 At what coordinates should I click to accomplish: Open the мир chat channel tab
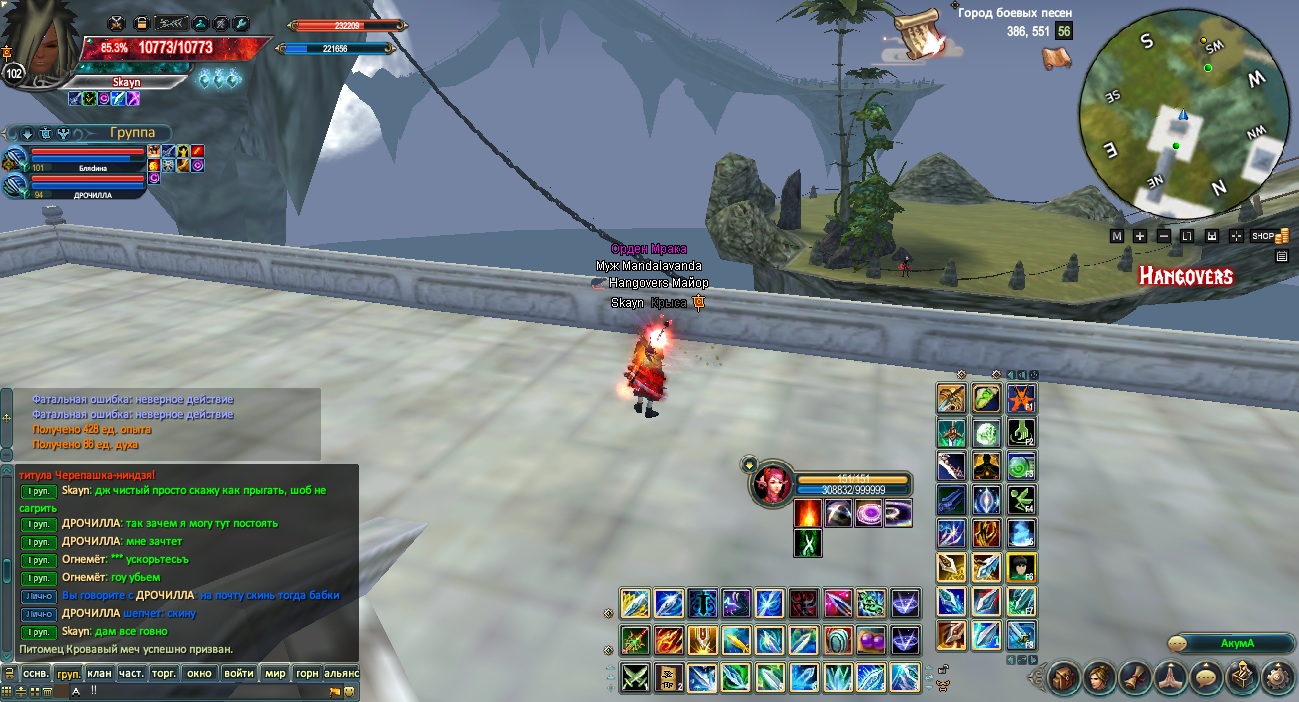tap(274, 673)
